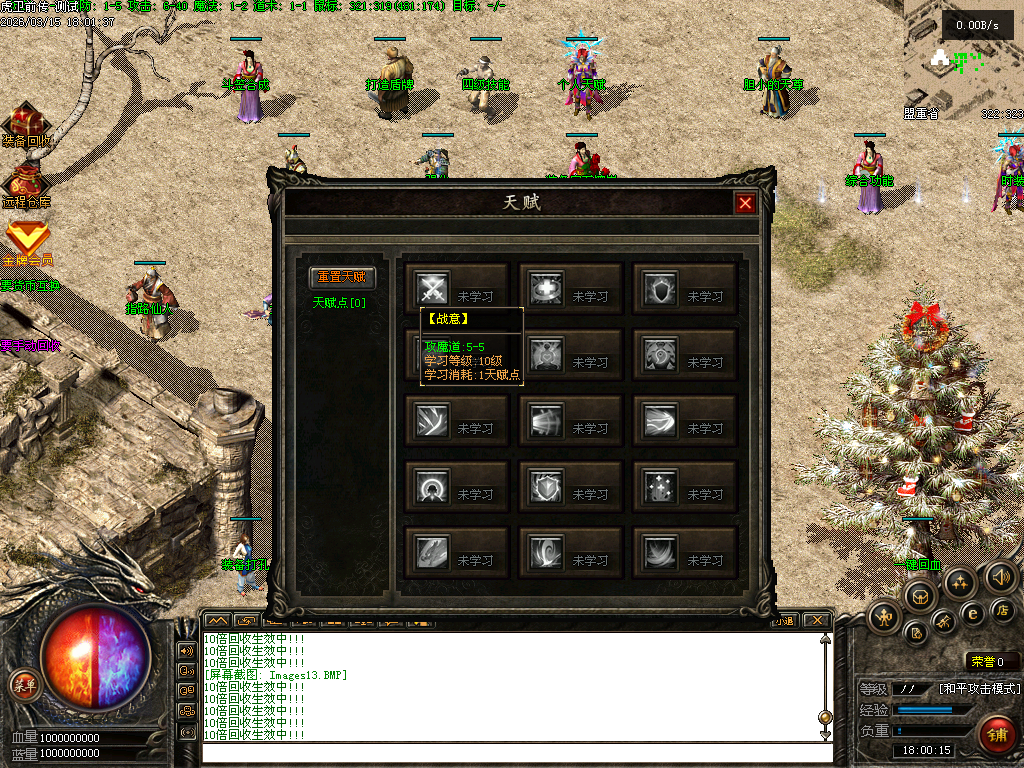1024x768 pixels.
Task: Close the 天赋 talent window
Action: point(745,204)
